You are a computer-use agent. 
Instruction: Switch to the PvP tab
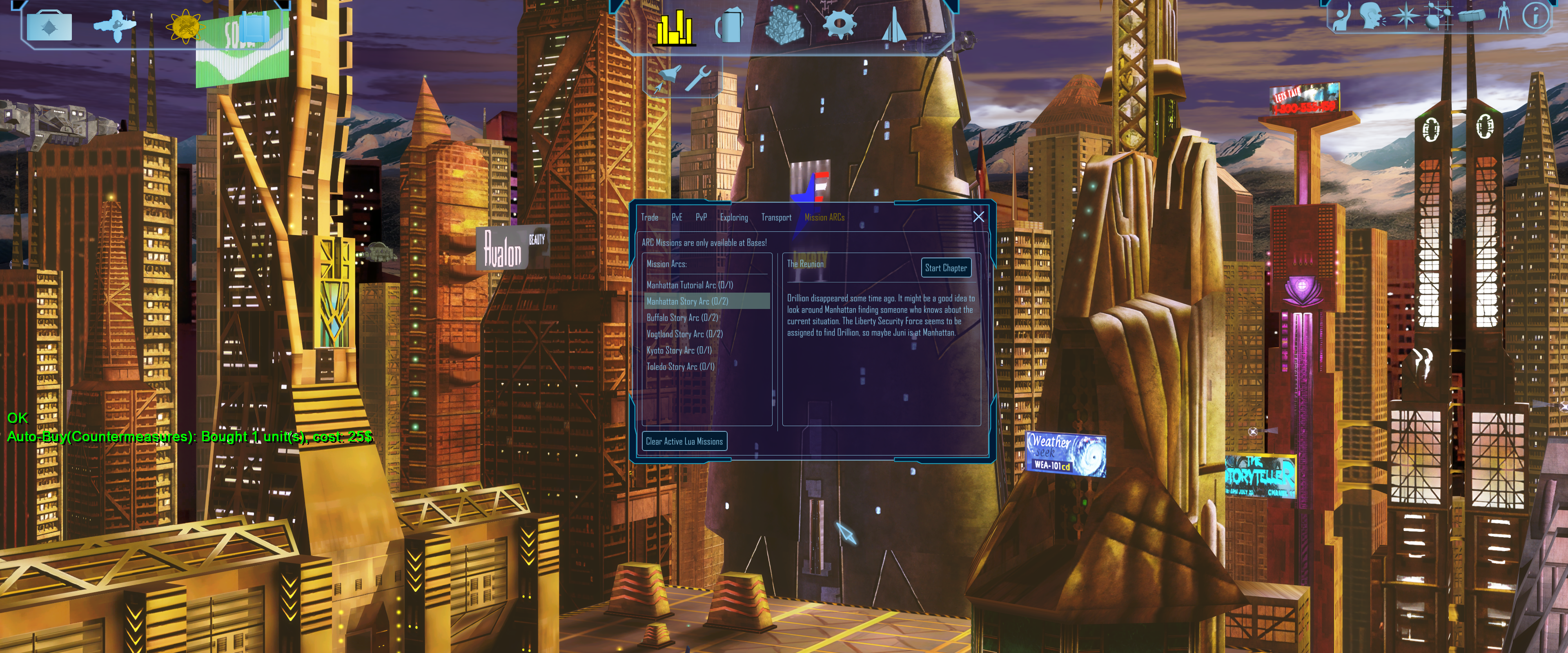pos(701,217)
